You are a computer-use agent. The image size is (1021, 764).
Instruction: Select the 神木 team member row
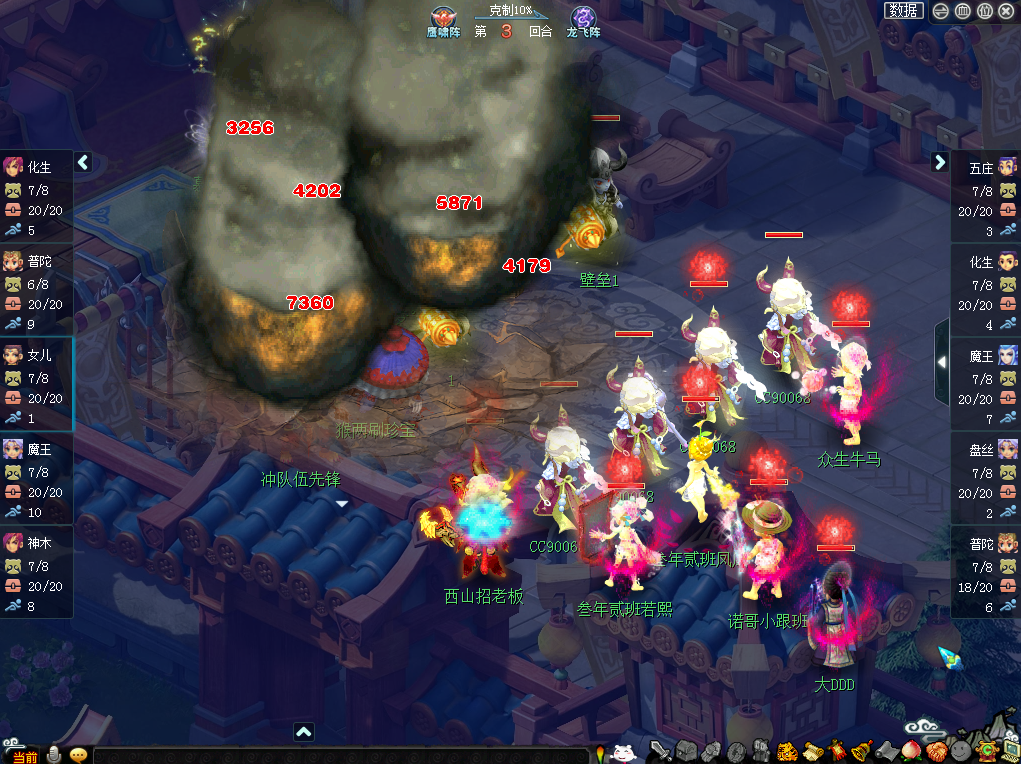click(36, 572)
